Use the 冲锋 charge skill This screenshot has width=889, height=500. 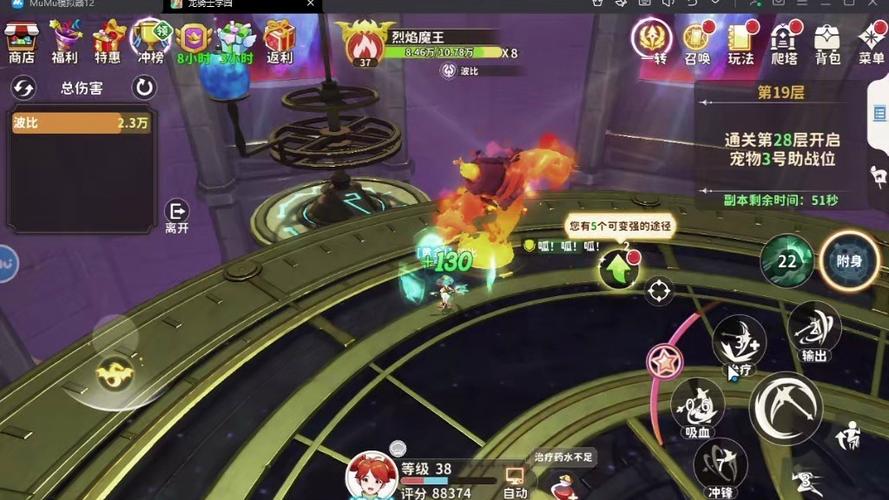[x=720, y=464]
